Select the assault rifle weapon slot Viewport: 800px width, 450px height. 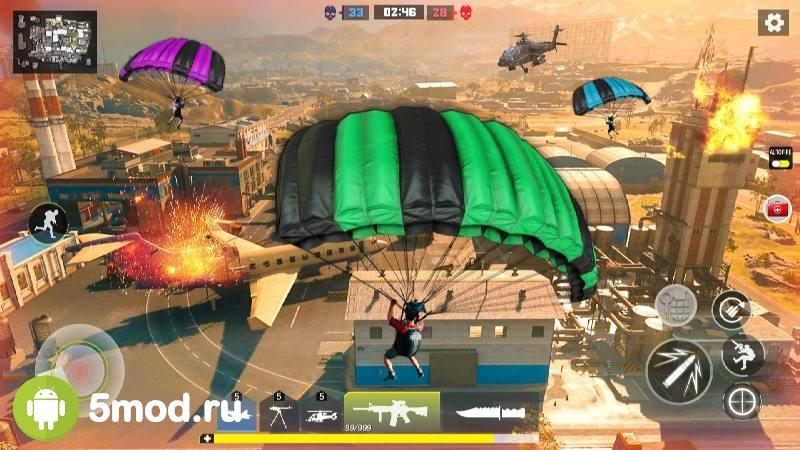pyautogui.click(x=392, y=410)
